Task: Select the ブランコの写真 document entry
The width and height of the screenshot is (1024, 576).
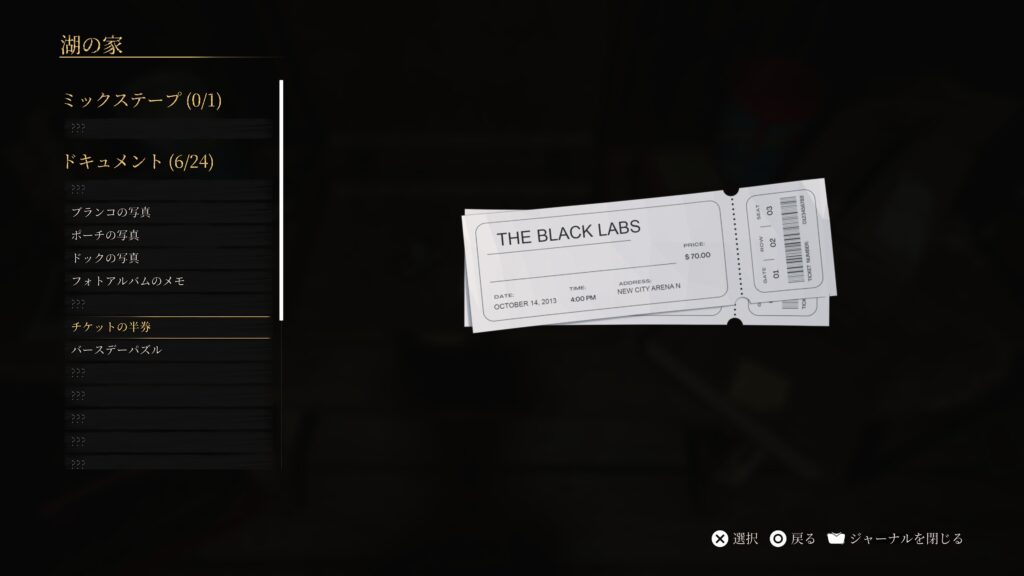Action: point(111,212)
